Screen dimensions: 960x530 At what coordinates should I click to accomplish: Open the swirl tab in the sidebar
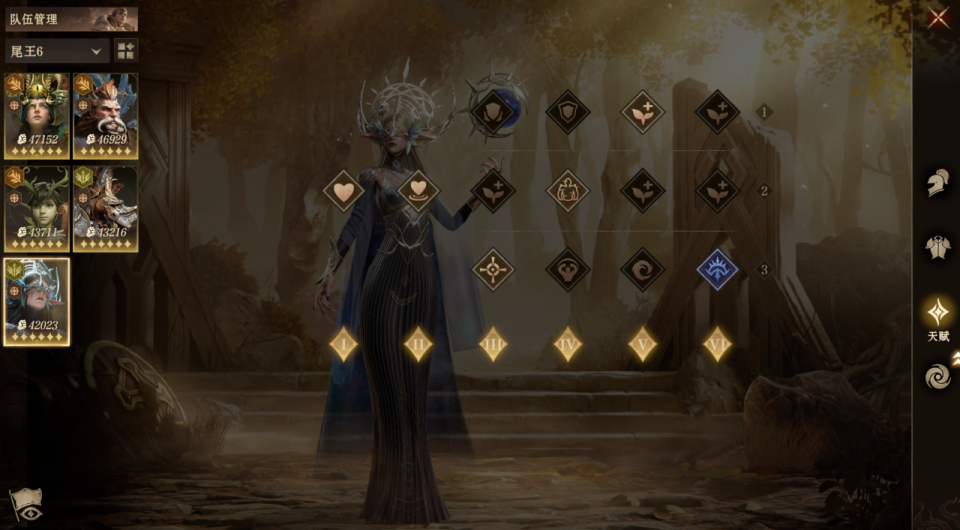point(937,376)
